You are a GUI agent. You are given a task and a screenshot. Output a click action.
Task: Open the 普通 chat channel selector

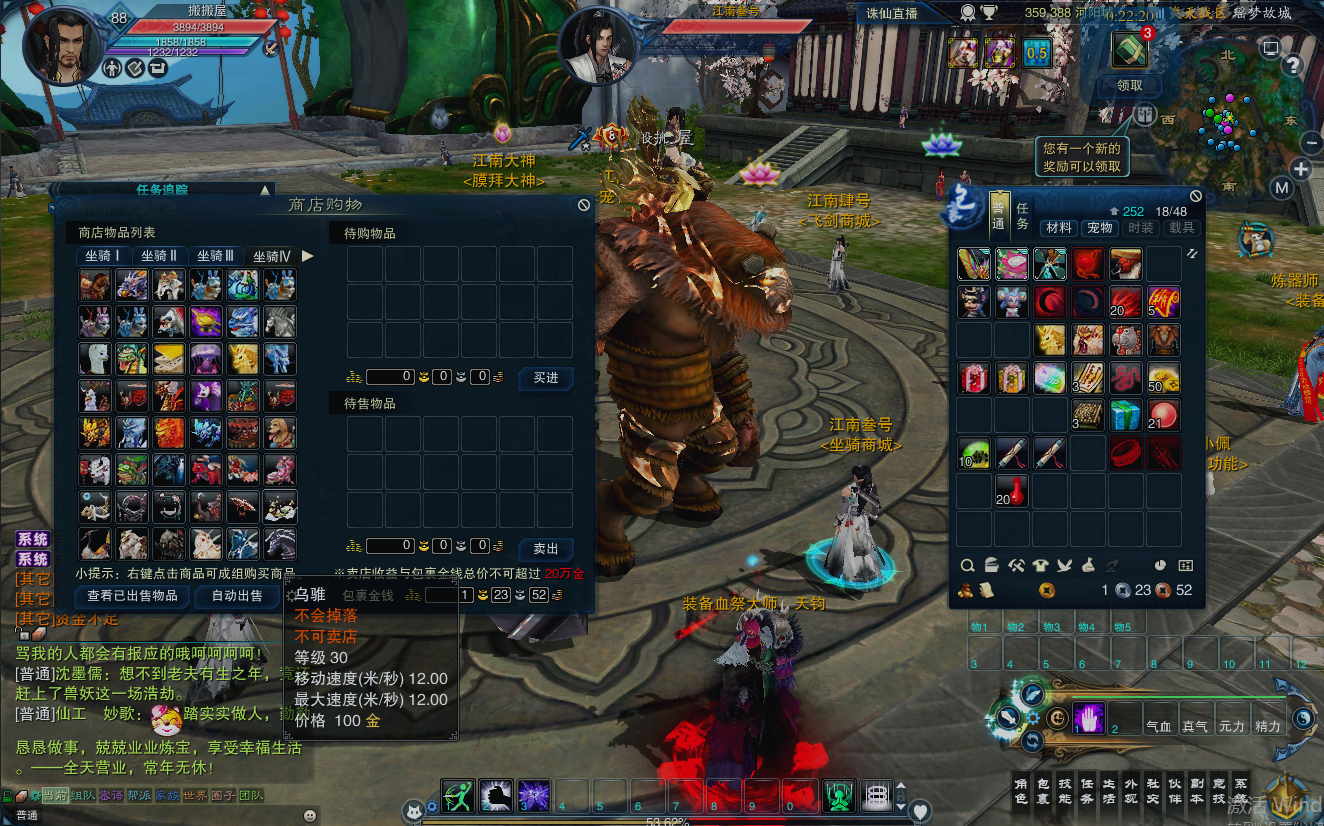26,813
